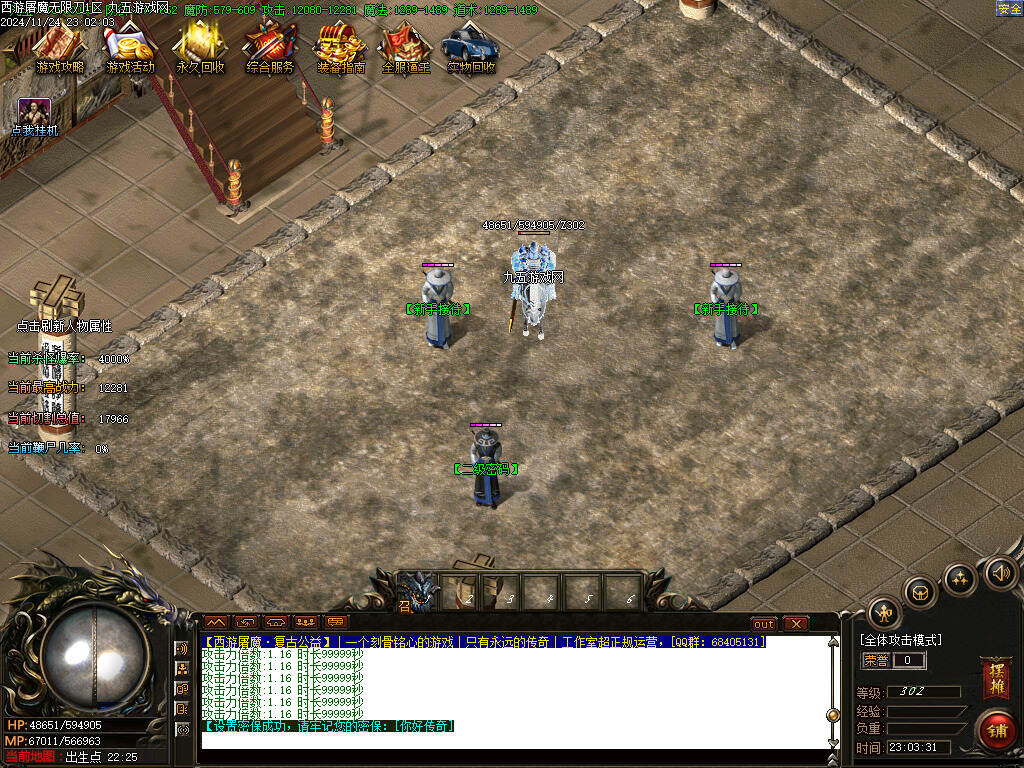Open the 全服通王 icon
Screen dimensions: 1024x768
(x=405, y=48)
